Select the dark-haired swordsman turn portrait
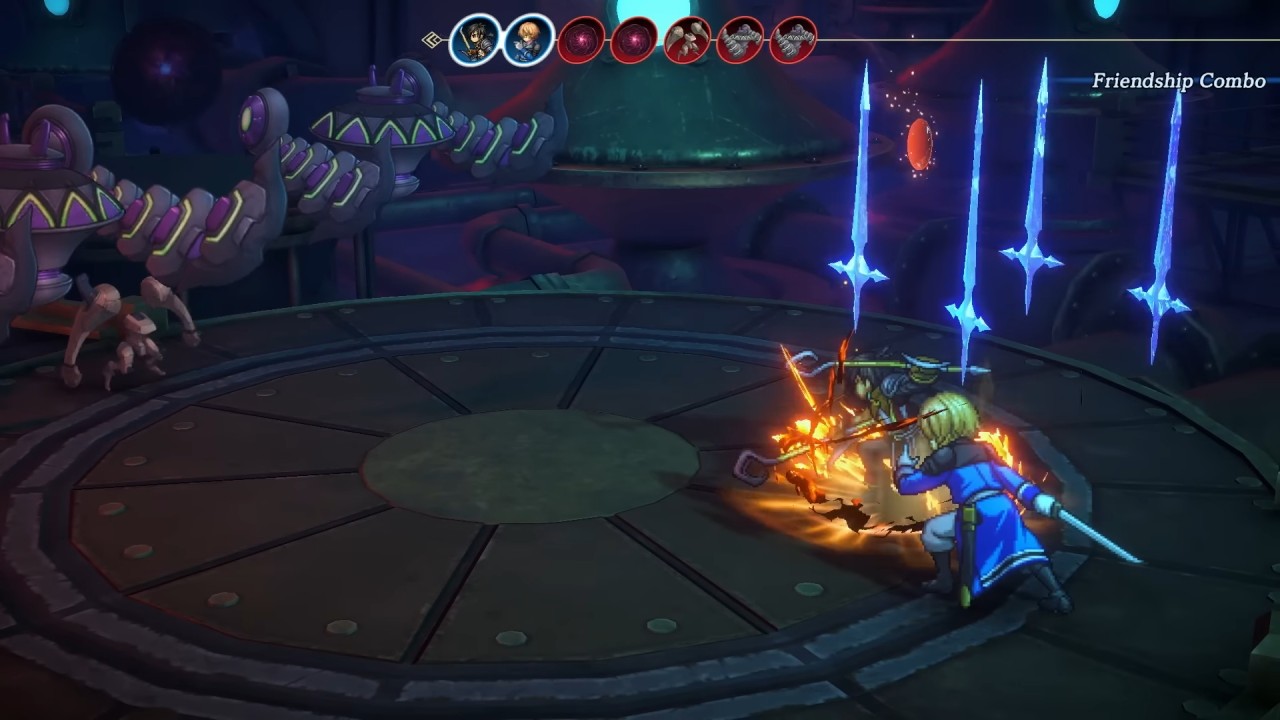The width and height of the screenshot is (1280, 720). 475,41
